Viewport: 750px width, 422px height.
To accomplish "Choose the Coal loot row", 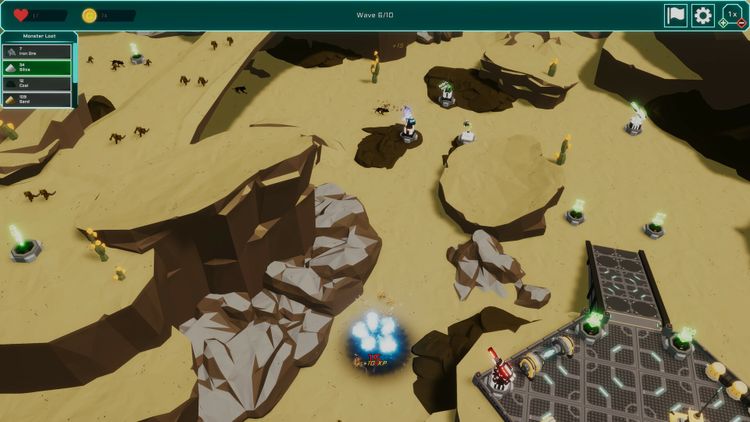I will click(38, 83).
